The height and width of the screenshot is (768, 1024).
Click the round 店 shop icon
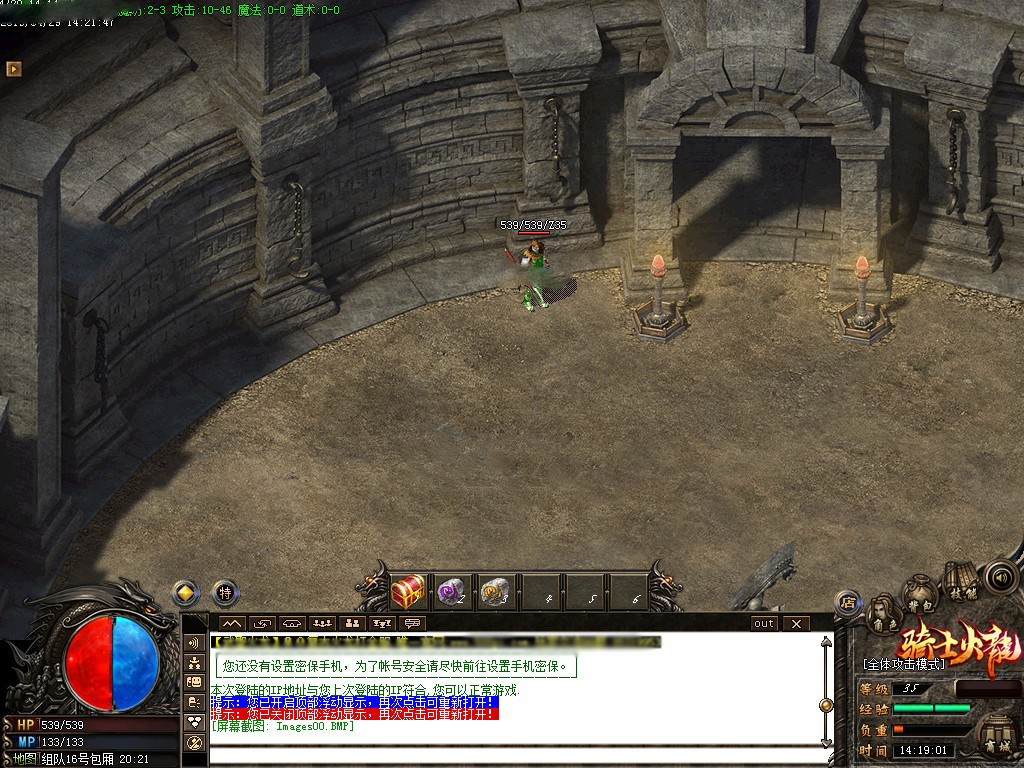click(x=848, y=602)
